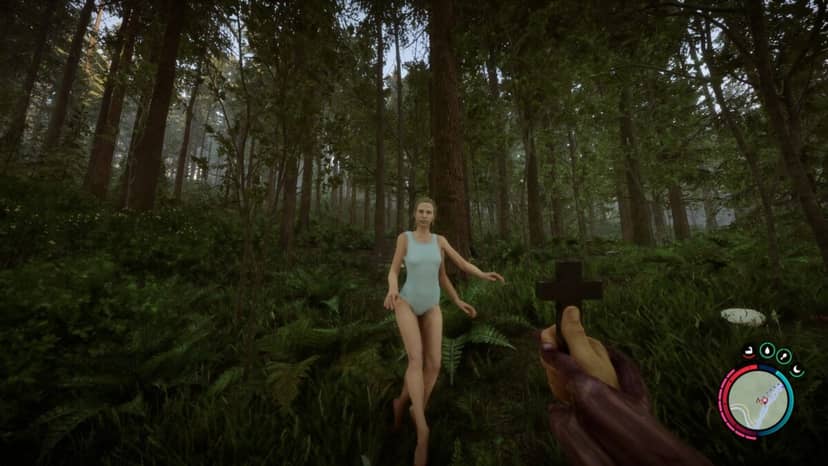Select the crescent moon rest icon
828x466 pixels.
tap(797, 370)
